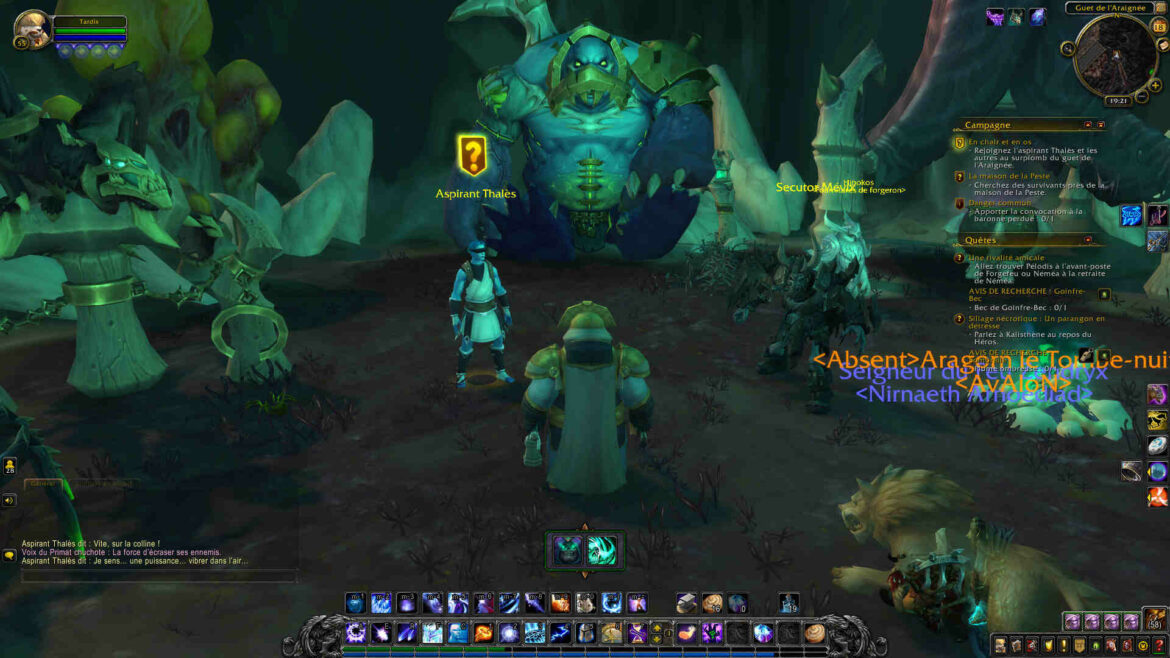Open the 'Une rivalité amicale' quest
Screen dimensions: 1170x658
click(x=1006, y=257)
